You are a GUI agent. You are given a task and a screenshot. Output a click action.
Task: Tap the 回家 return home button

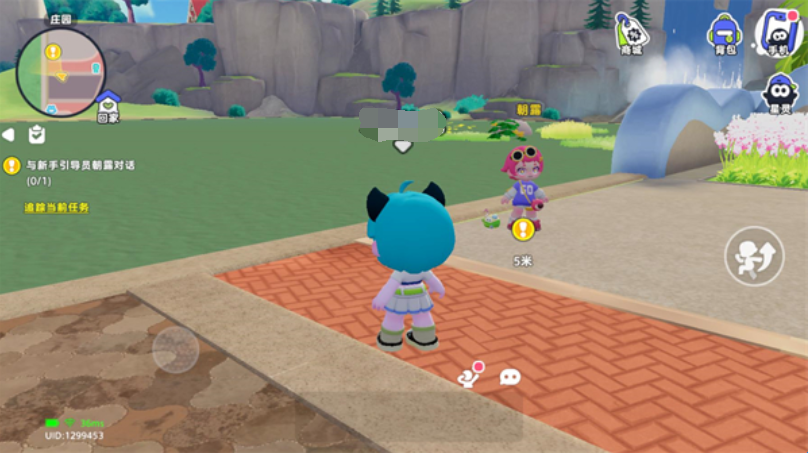click(108, 104)
